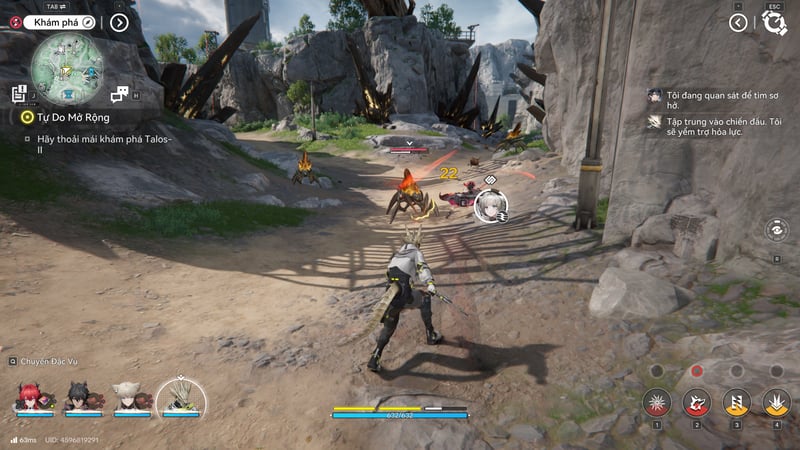Activate the fourth skill with white burst
The image size is (800, 450).
[776, 403]
